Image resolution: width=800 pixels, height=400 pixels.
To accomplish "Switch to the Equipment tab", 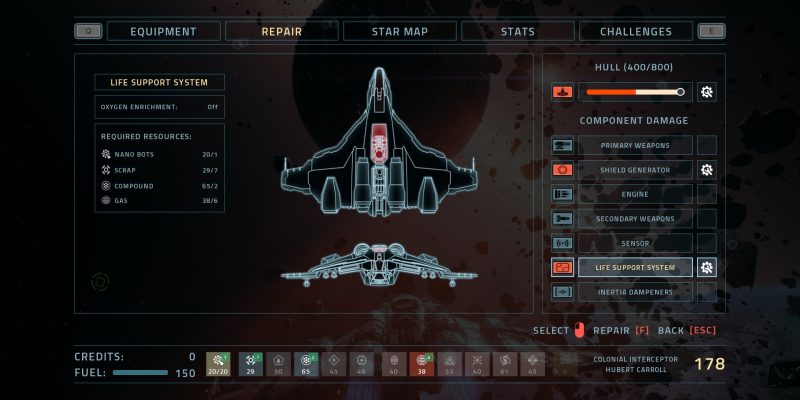I will (x=162, y=31).
